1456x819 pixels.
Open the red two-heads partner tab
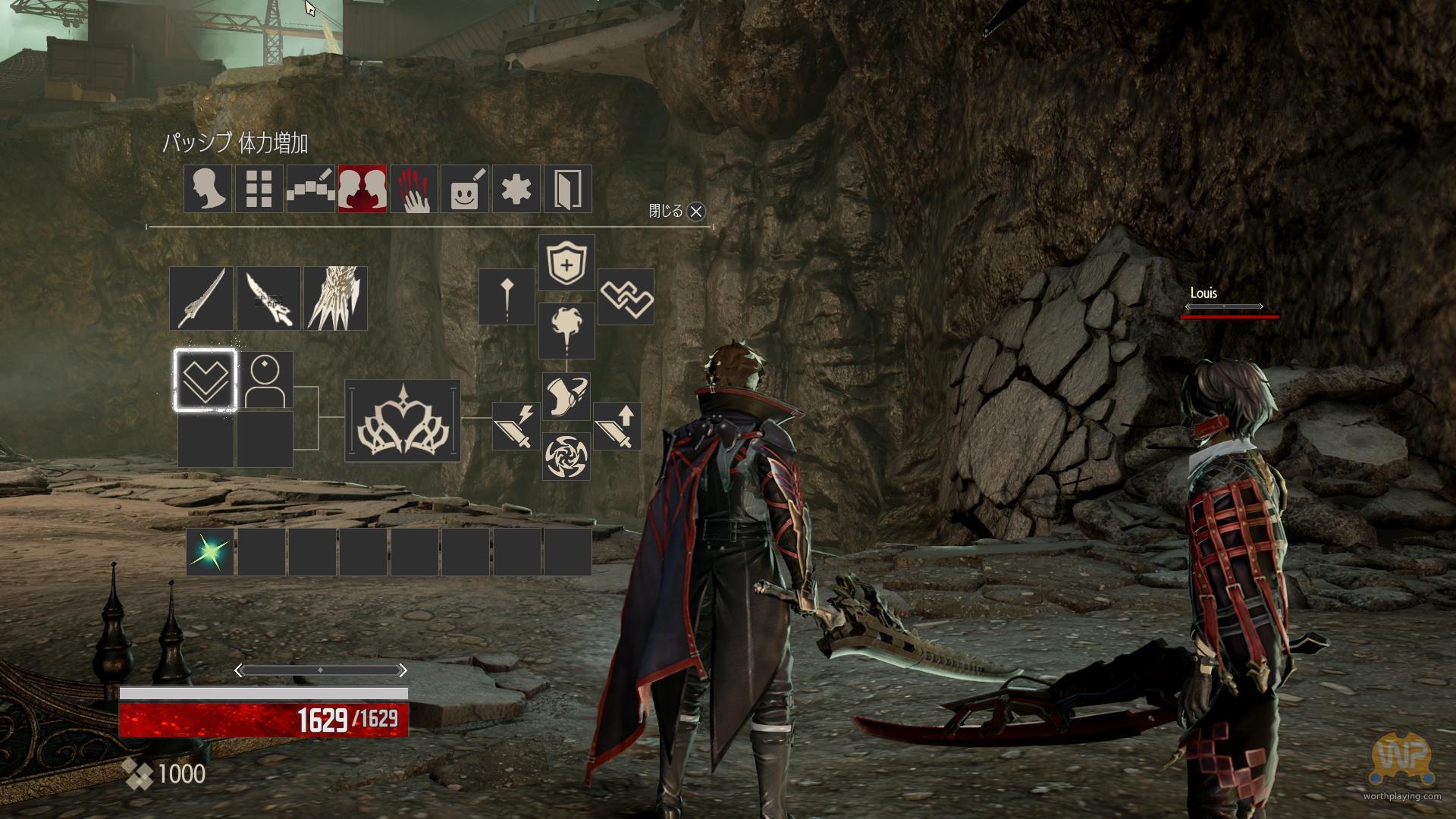pyautogui.click(x=362, y=189)
